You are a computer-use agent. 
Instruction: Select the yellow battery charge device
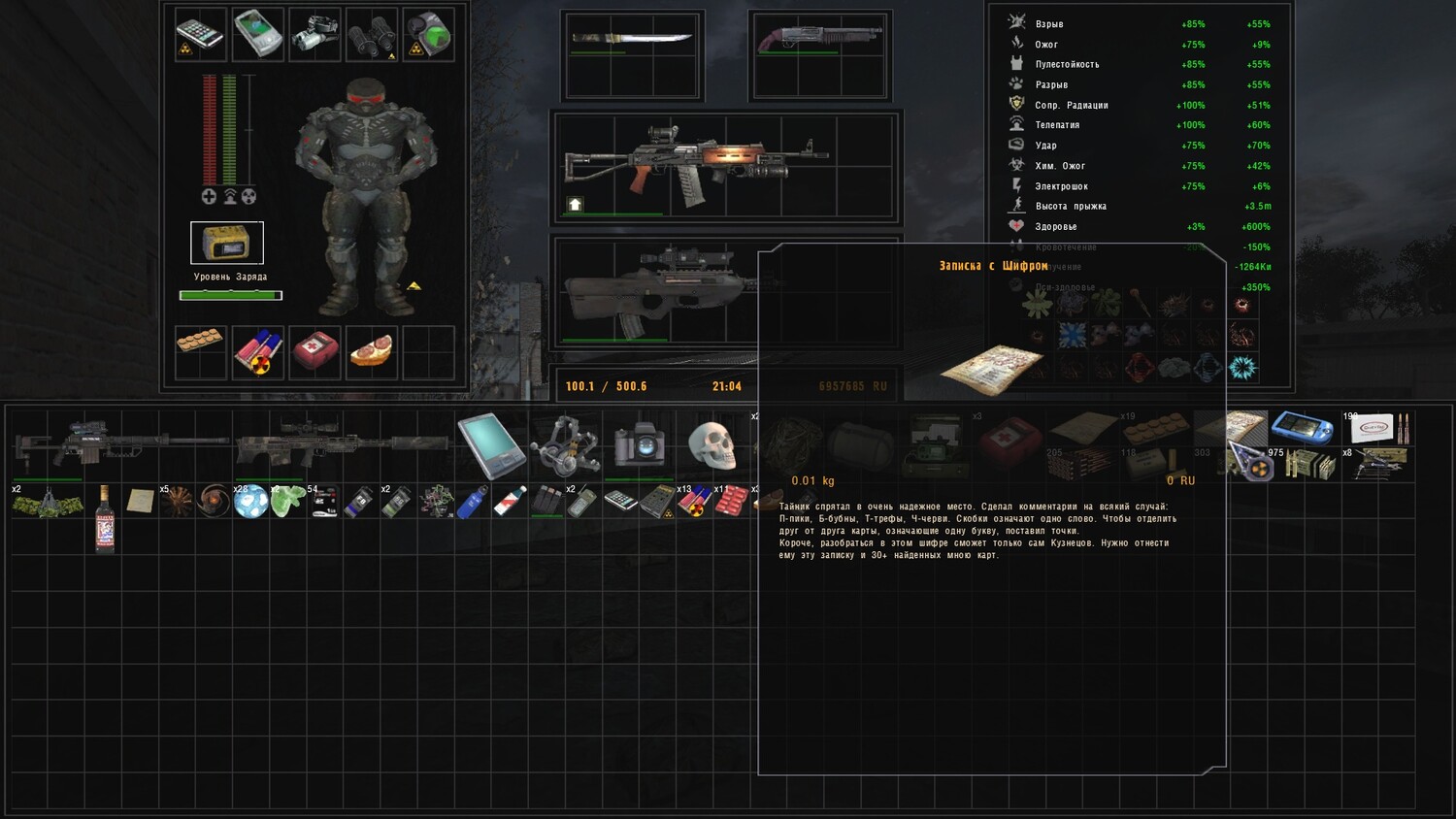point(226,243)
